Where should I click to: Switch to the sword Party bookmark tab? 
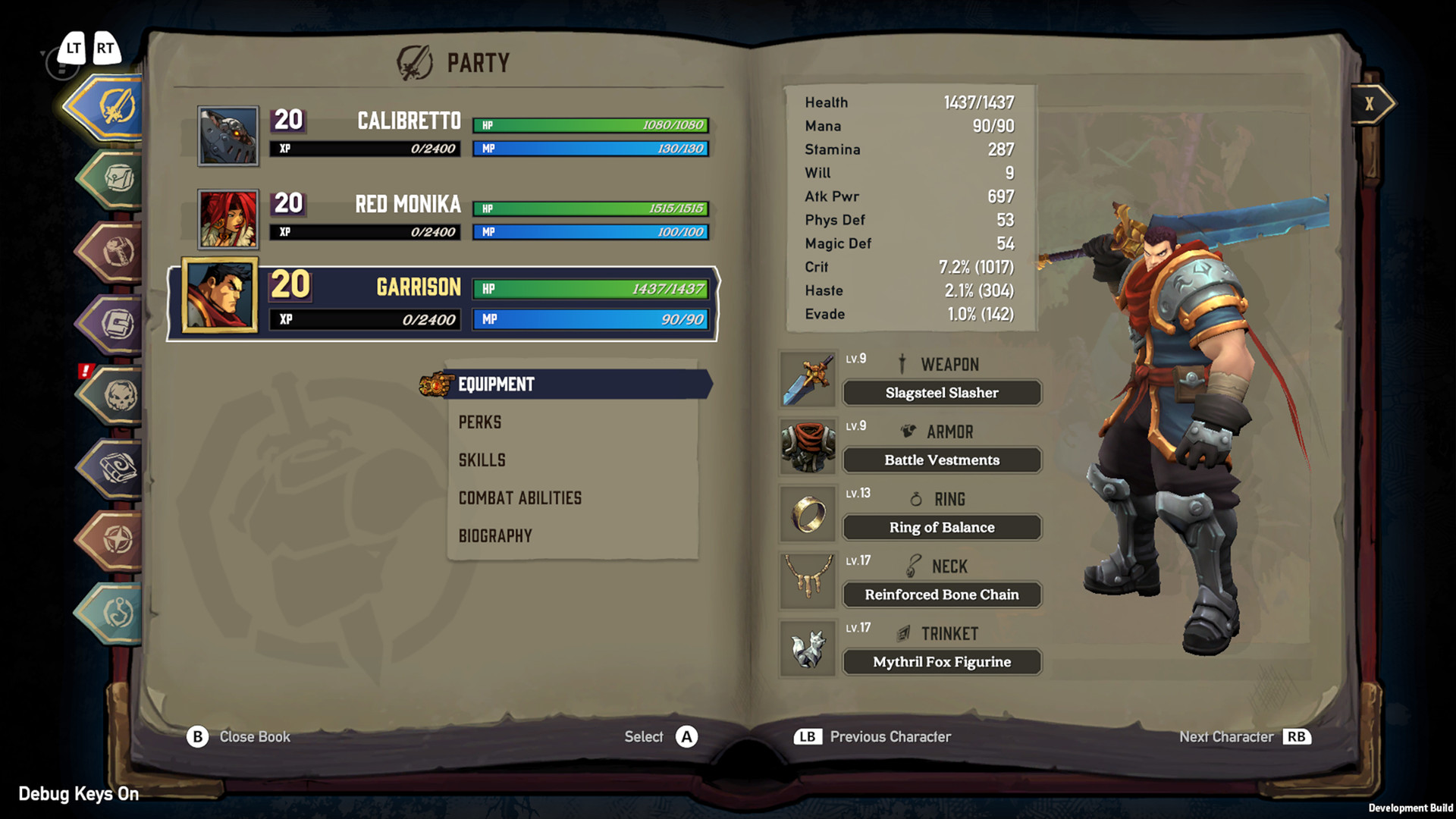coord(112,107)
